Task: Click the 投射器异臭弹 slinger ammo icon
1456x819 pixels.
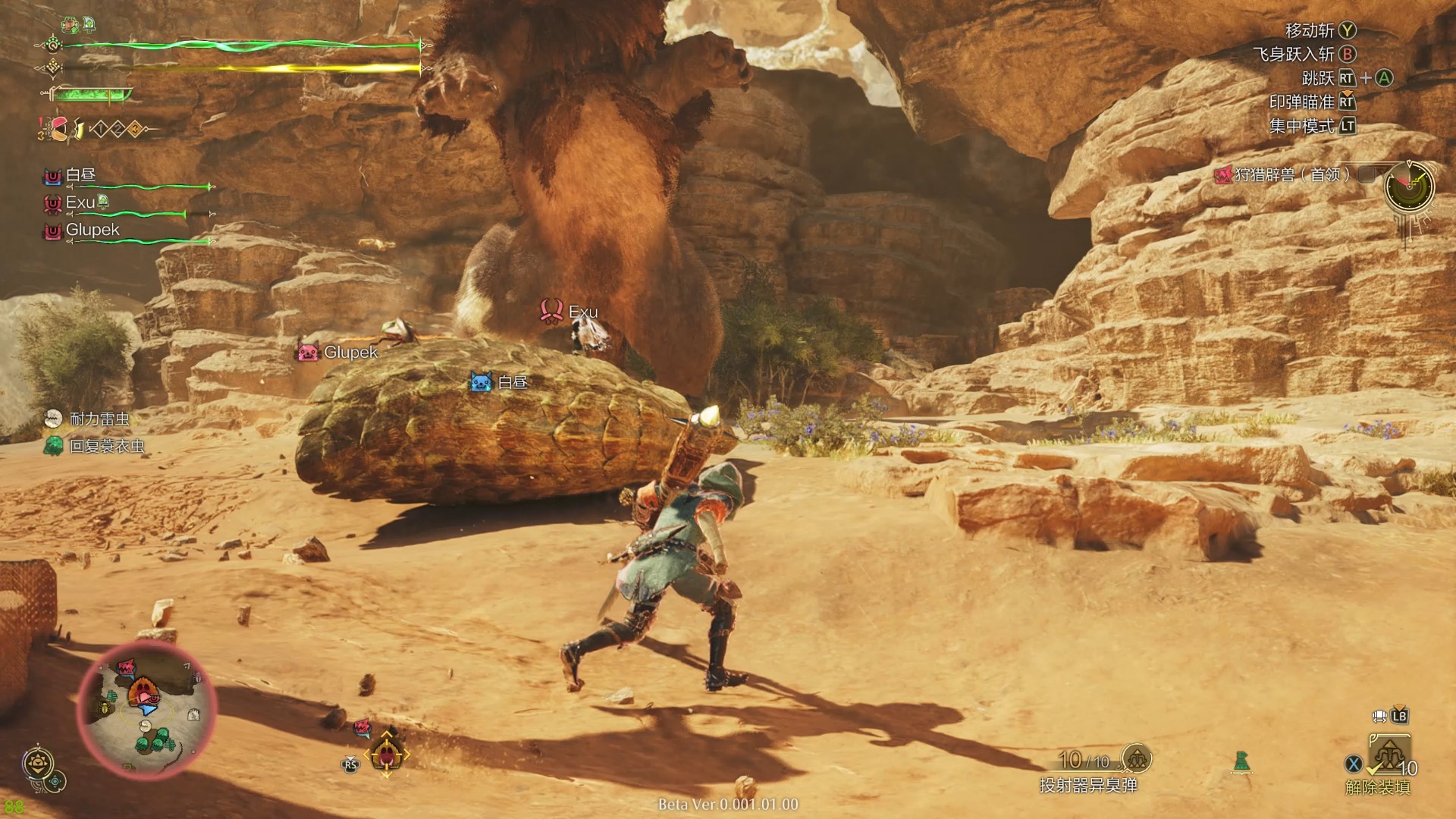Action: coord(1136,758)
